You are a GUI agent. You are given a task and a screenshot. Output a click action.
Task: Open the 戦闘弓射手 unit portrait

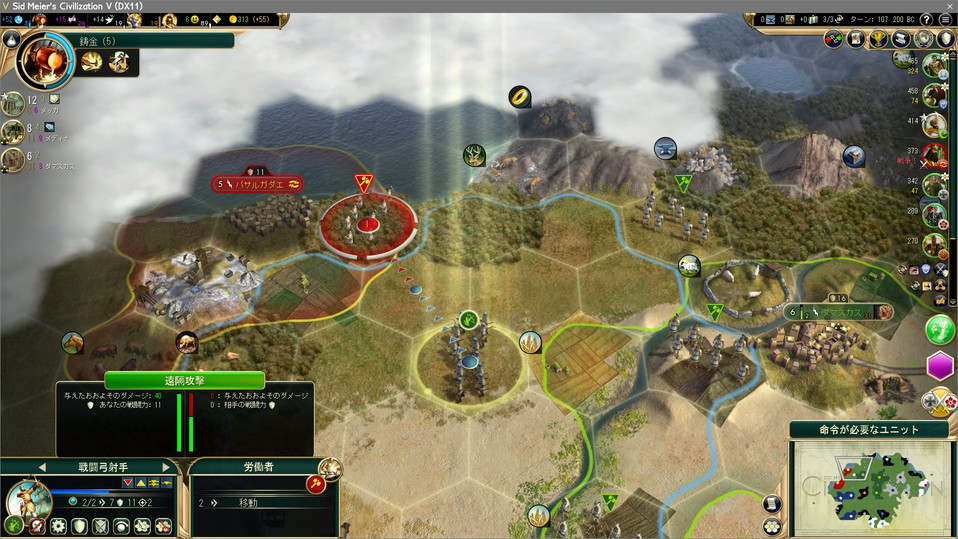[28, 500]
